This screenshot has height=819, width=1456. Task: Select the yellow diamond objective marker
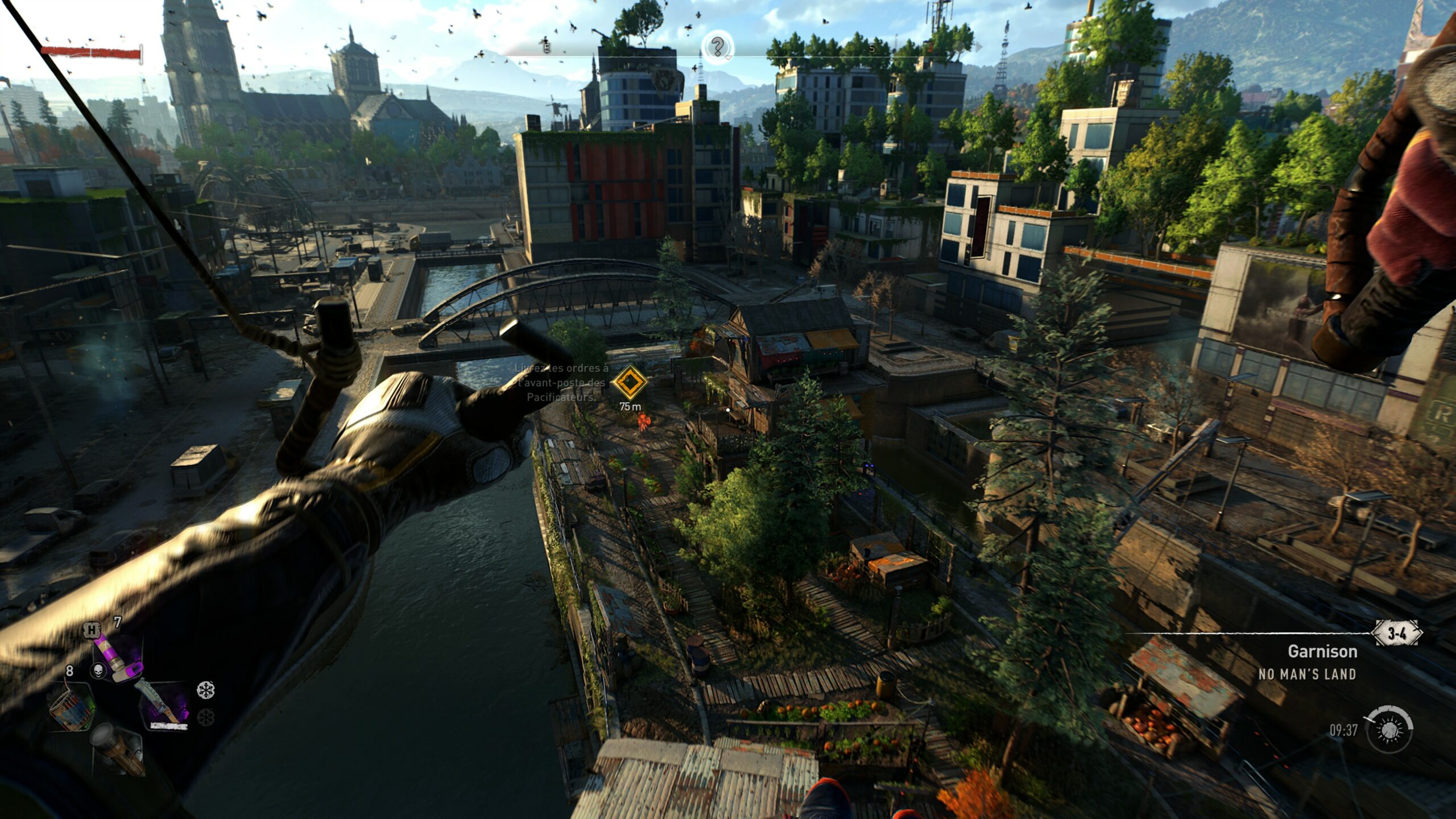tap(630, 383)
